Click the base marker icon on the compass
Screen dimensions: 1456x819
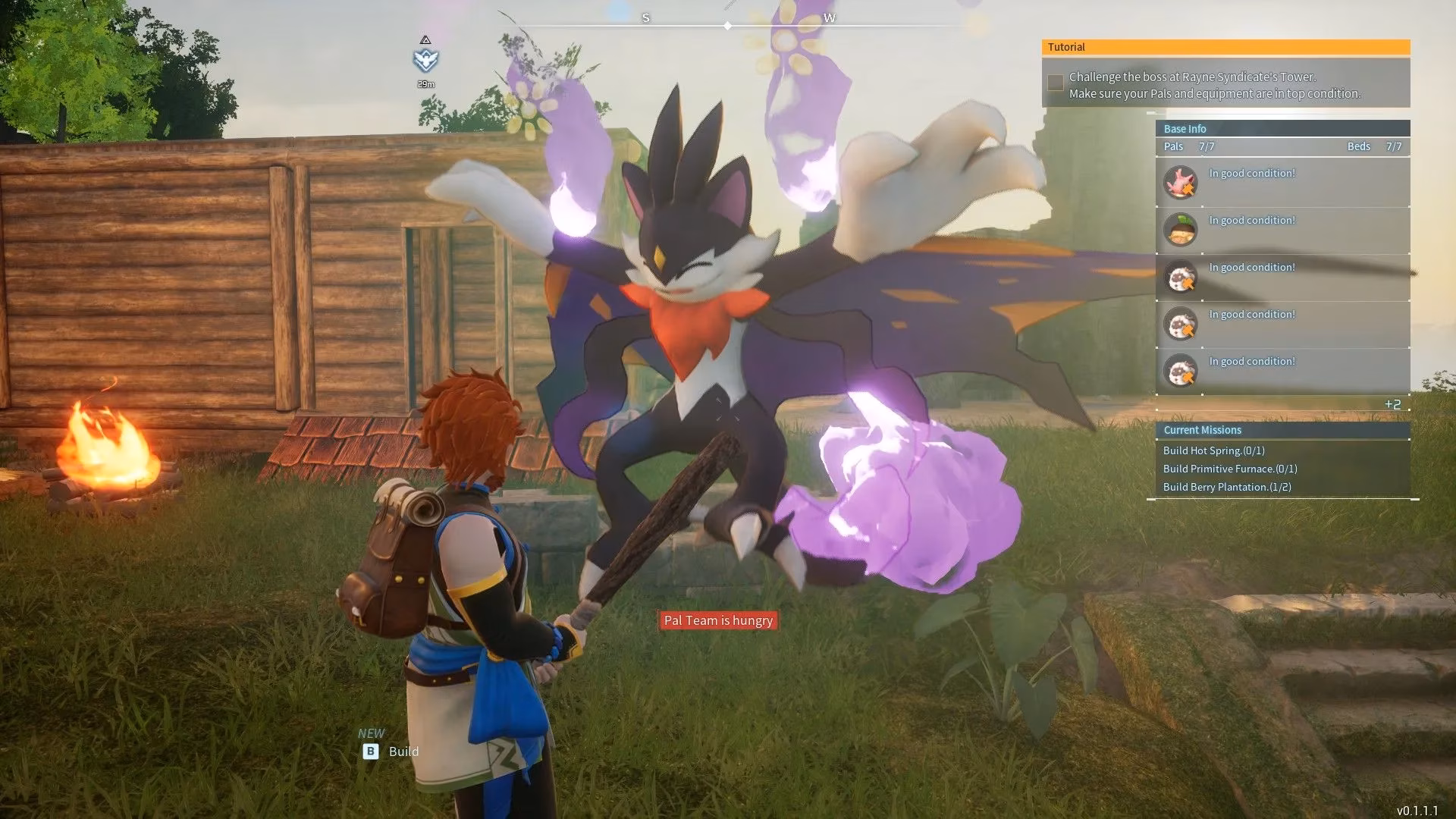[x=425, y=59]
